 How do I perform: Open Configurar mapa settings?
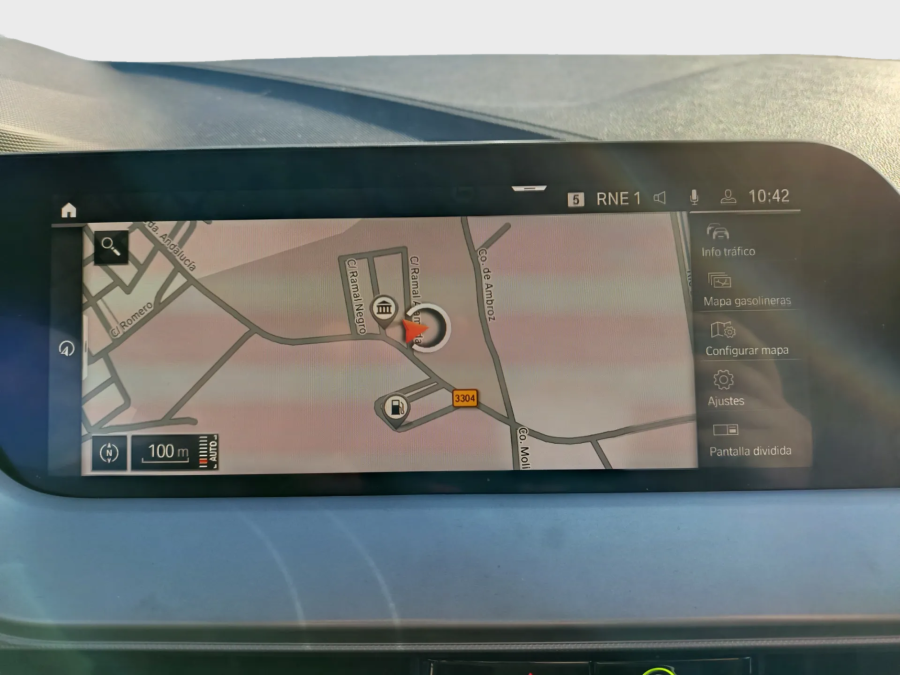(746, 339)
